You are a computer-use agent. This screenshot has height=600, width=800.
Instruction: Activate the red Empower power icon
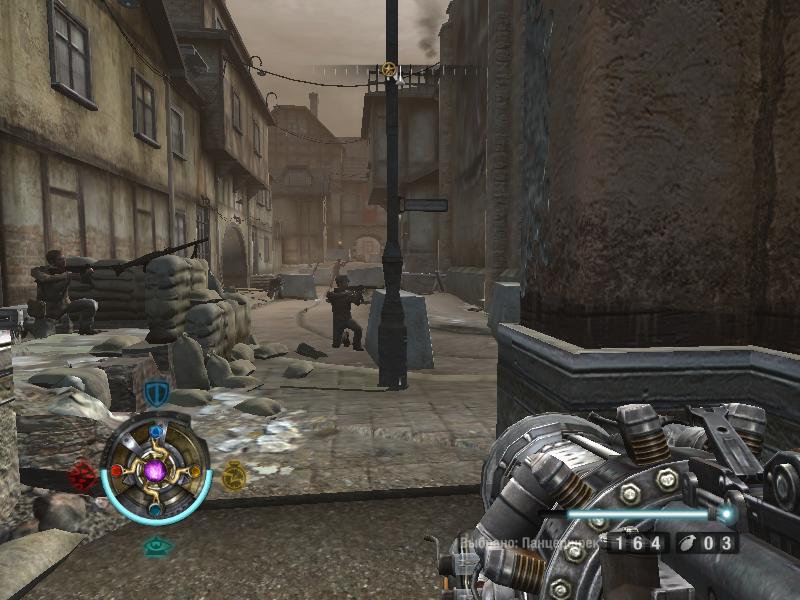[x=84, y=475]
